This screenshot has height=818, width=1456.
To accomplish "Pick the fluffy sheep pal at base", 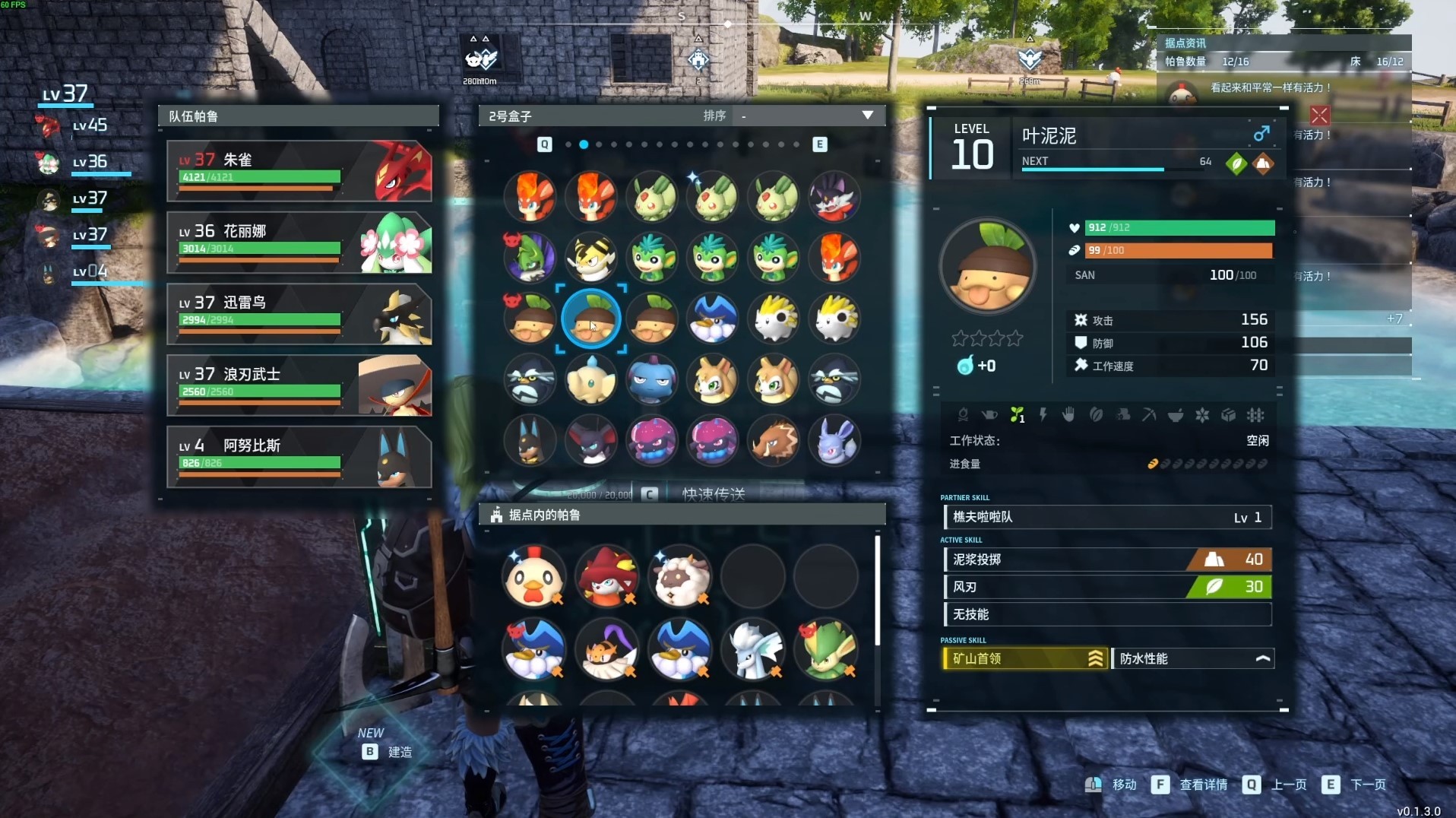I will [681, 576].
